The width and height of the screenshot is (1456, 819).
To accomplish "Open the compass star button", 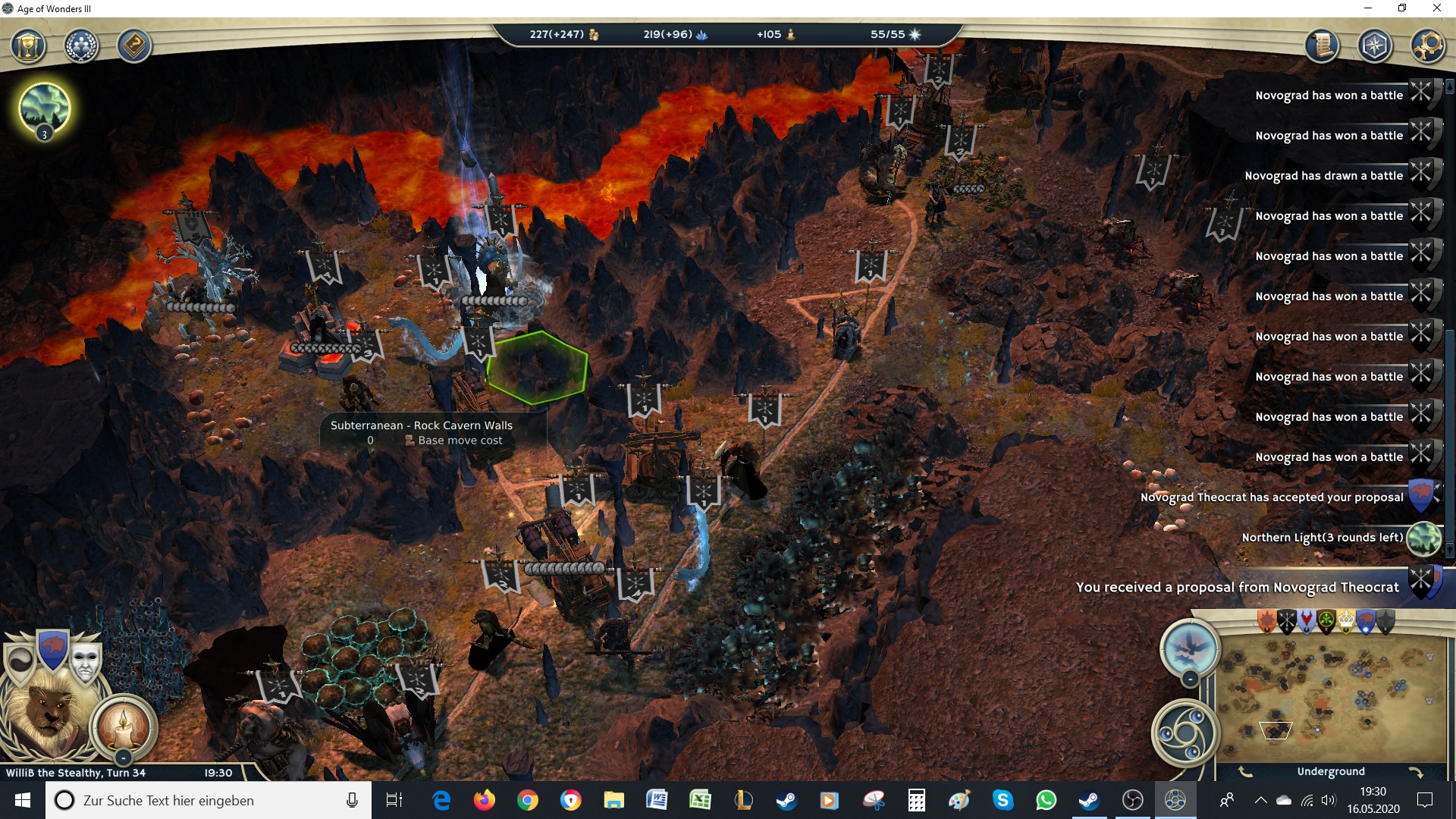I will (1375, 46).
